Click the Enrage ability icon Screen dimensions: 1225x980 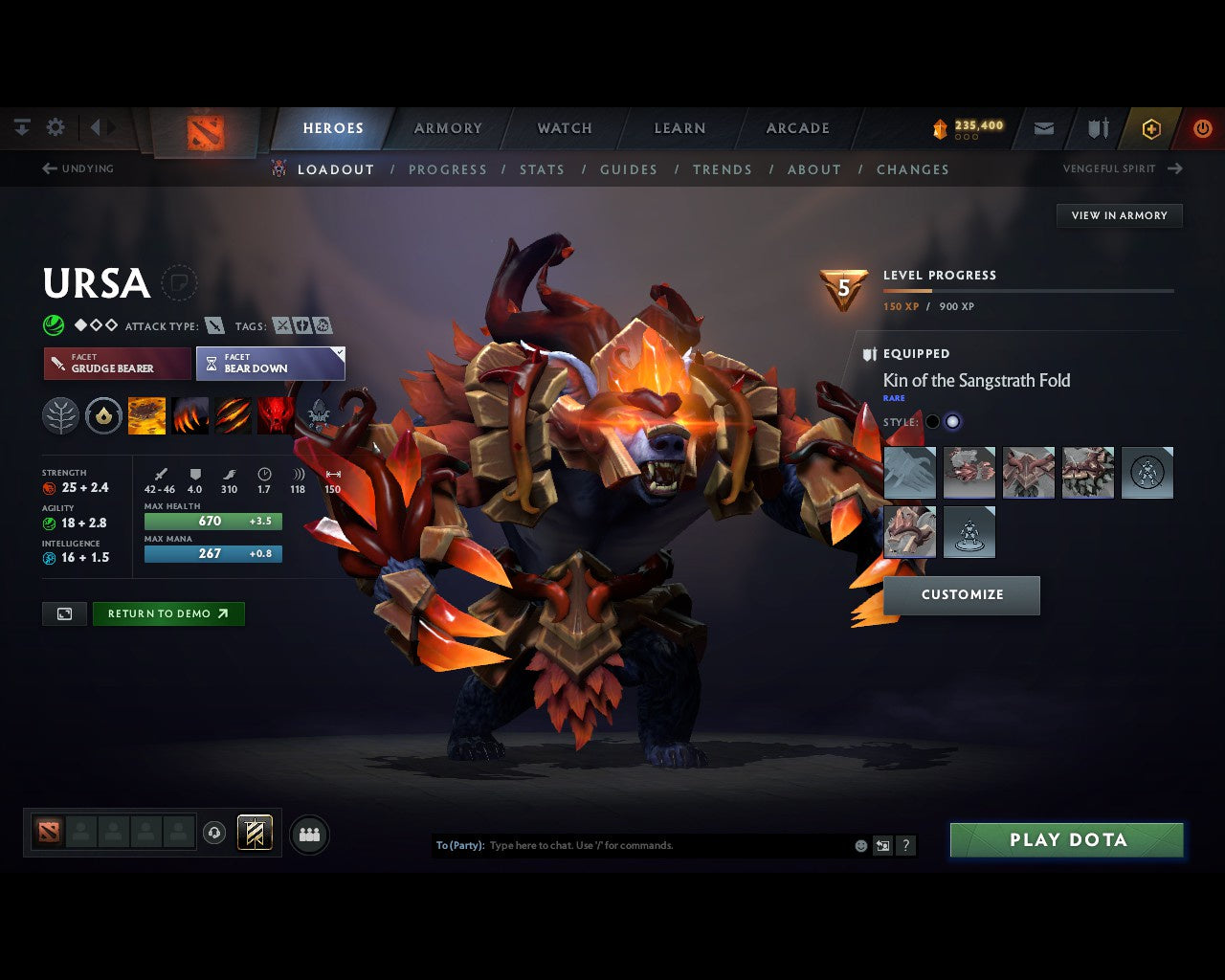(276, 415)
